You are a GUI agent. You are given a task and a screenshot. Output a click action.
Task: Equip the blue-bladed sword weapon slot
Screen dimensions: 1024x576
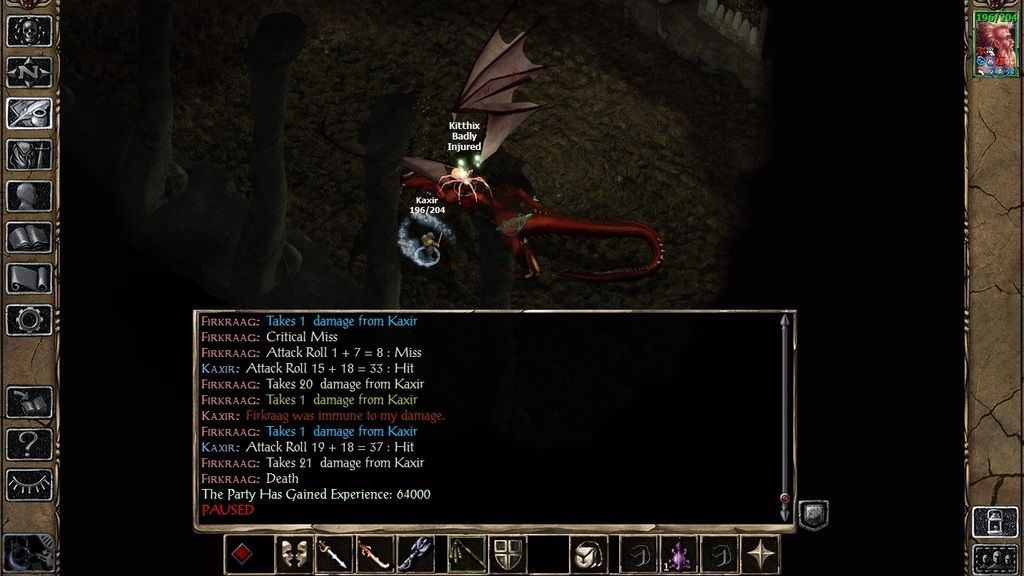pos(333,554)
